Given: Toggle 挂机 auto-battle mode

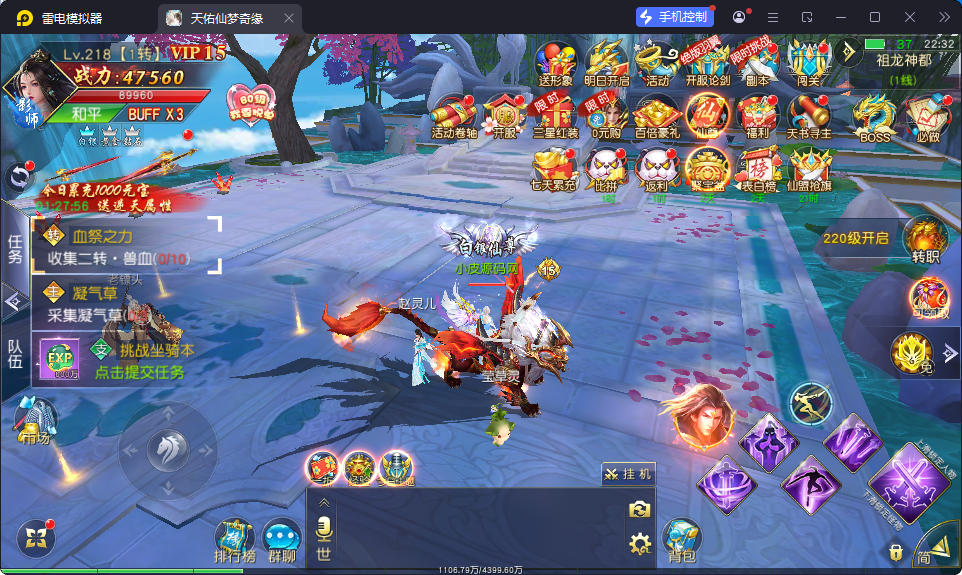Looking at the screenshot, I should [628, 473].
